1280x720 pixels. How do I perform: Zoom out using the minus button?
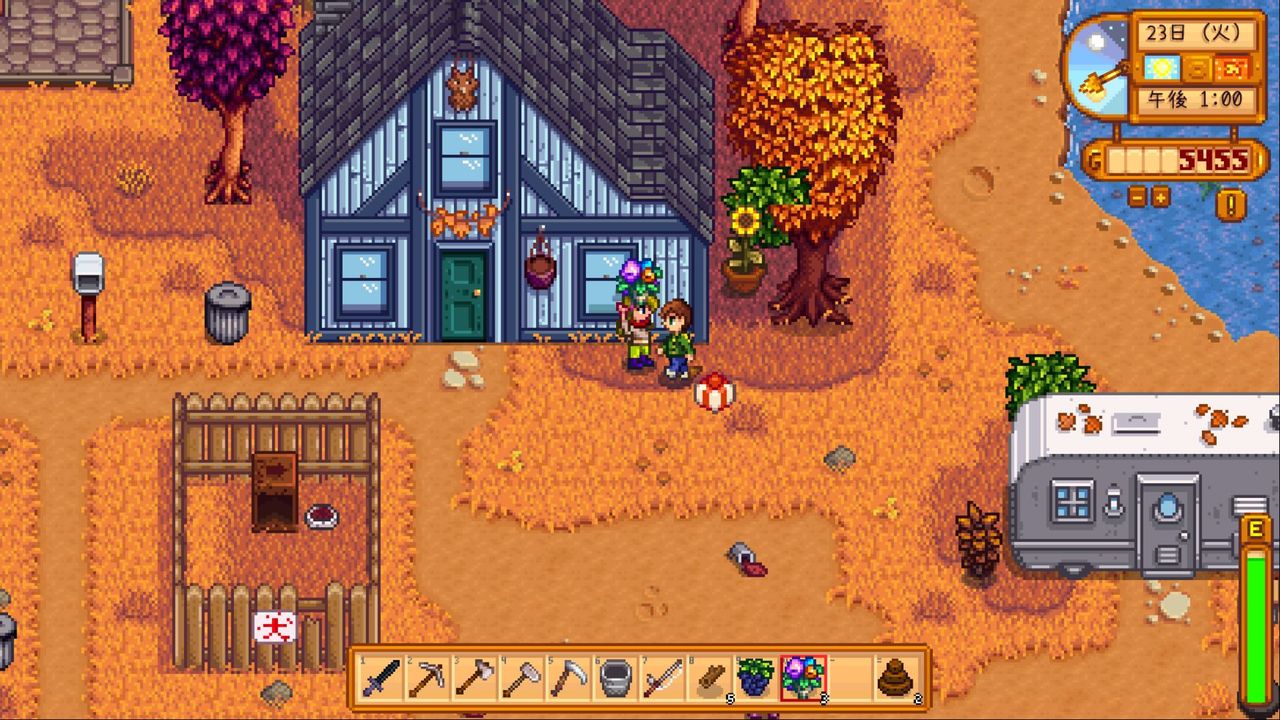(x=1139, y=197)
